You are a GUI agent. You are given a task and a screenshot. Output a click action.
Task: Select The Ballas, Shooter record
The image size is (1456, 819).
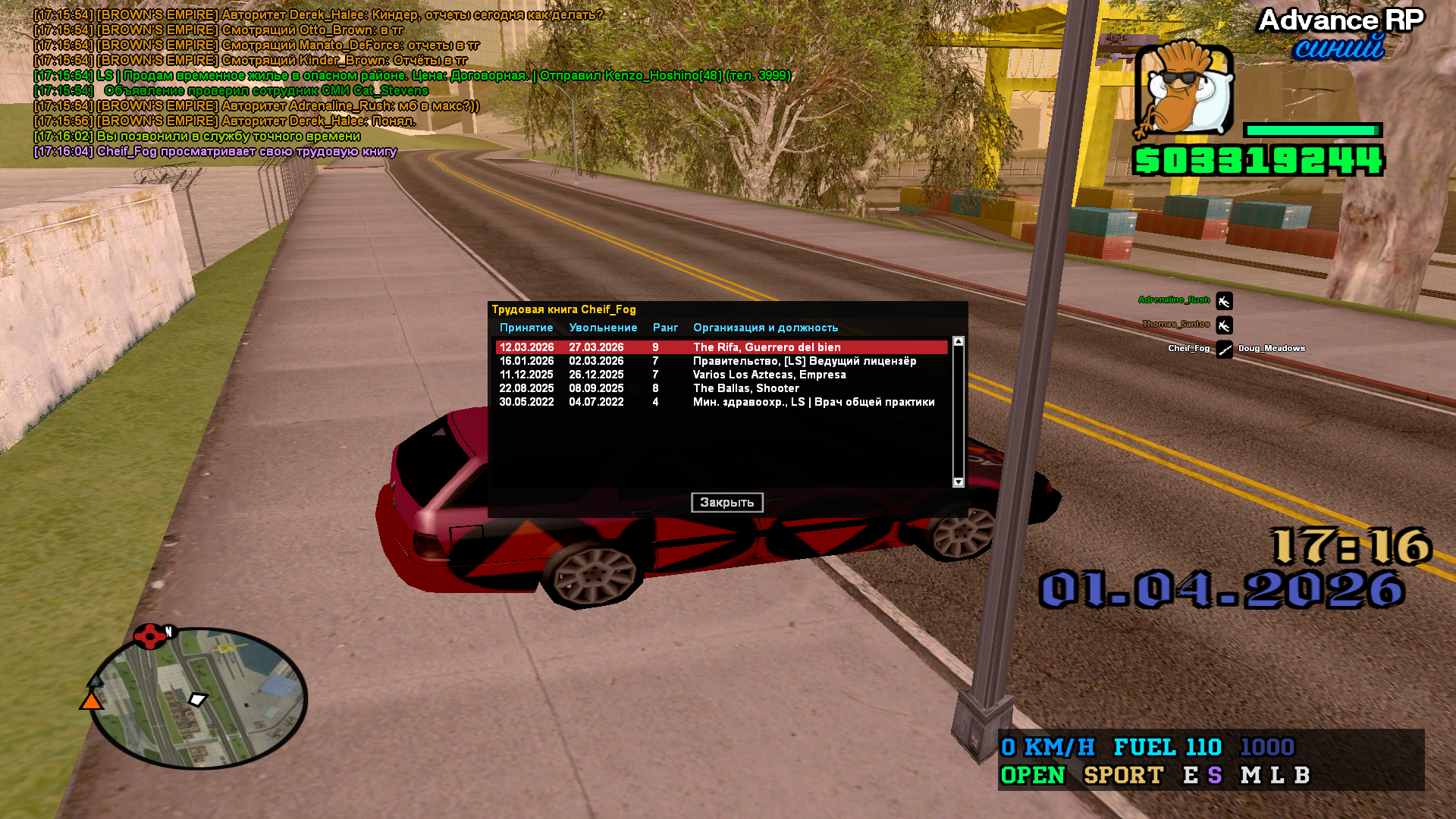[720, 388]
